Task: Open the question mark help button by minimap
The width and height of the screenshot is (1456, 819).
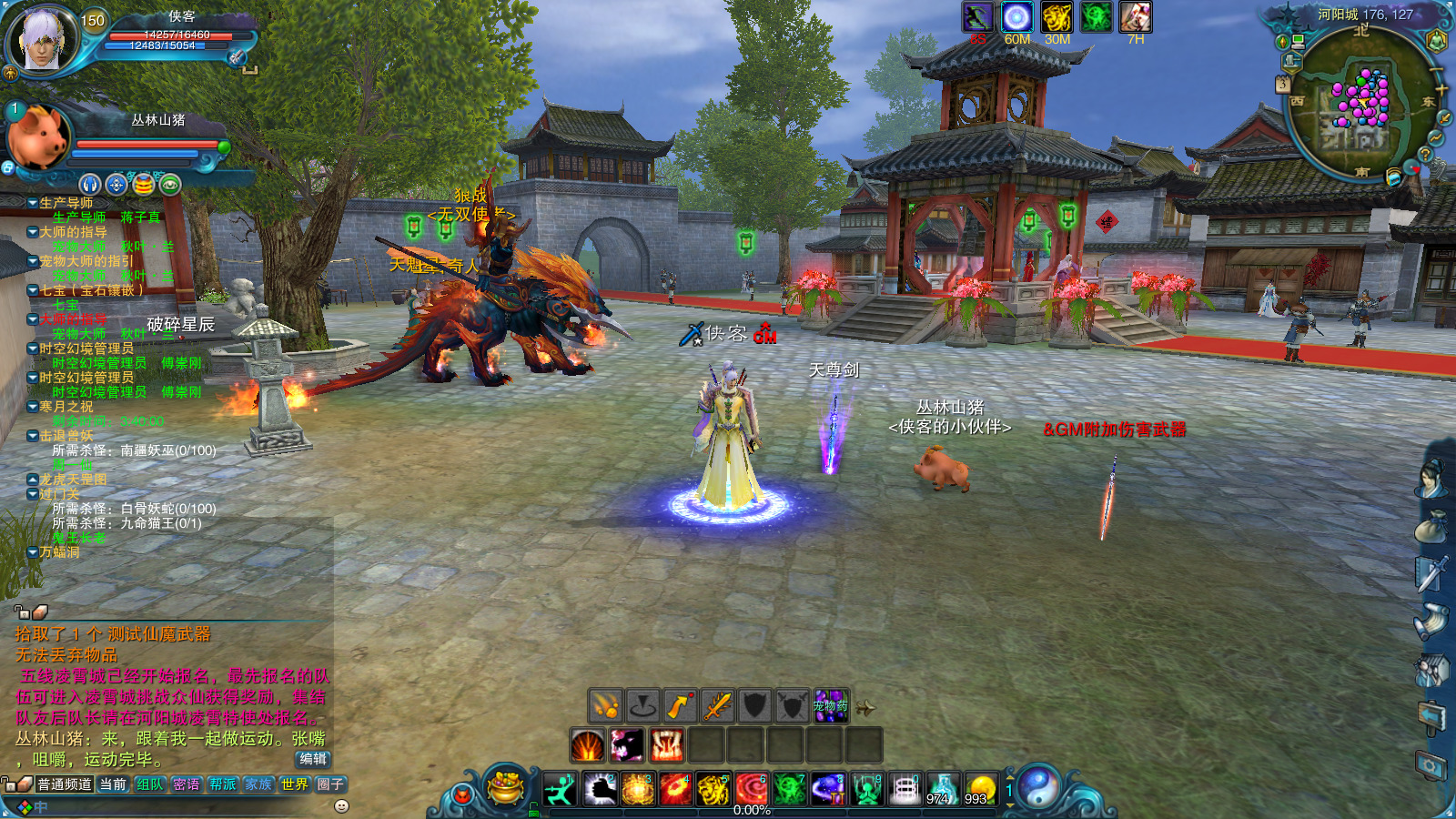Action: point(1425,156)
